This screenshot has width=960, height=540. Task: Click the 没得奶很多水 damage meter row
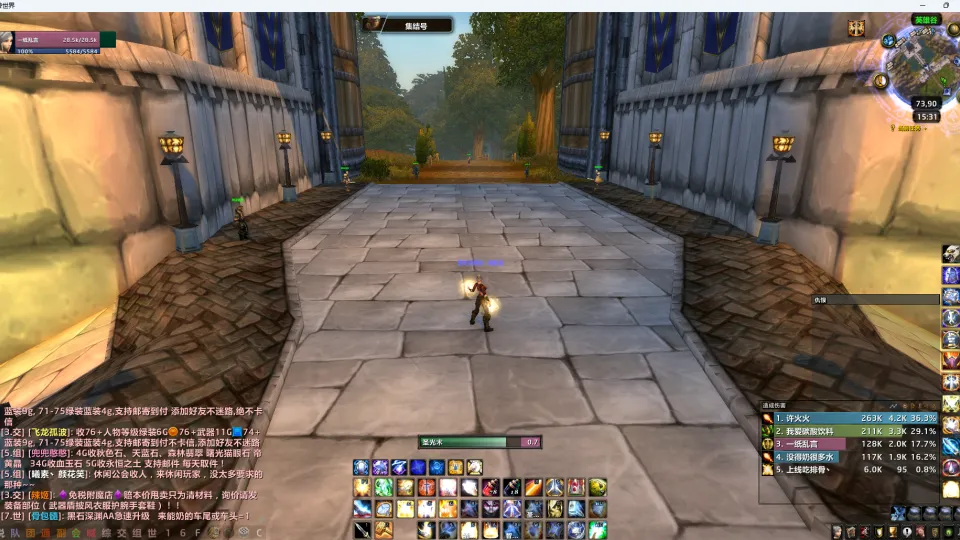[849, 456]
